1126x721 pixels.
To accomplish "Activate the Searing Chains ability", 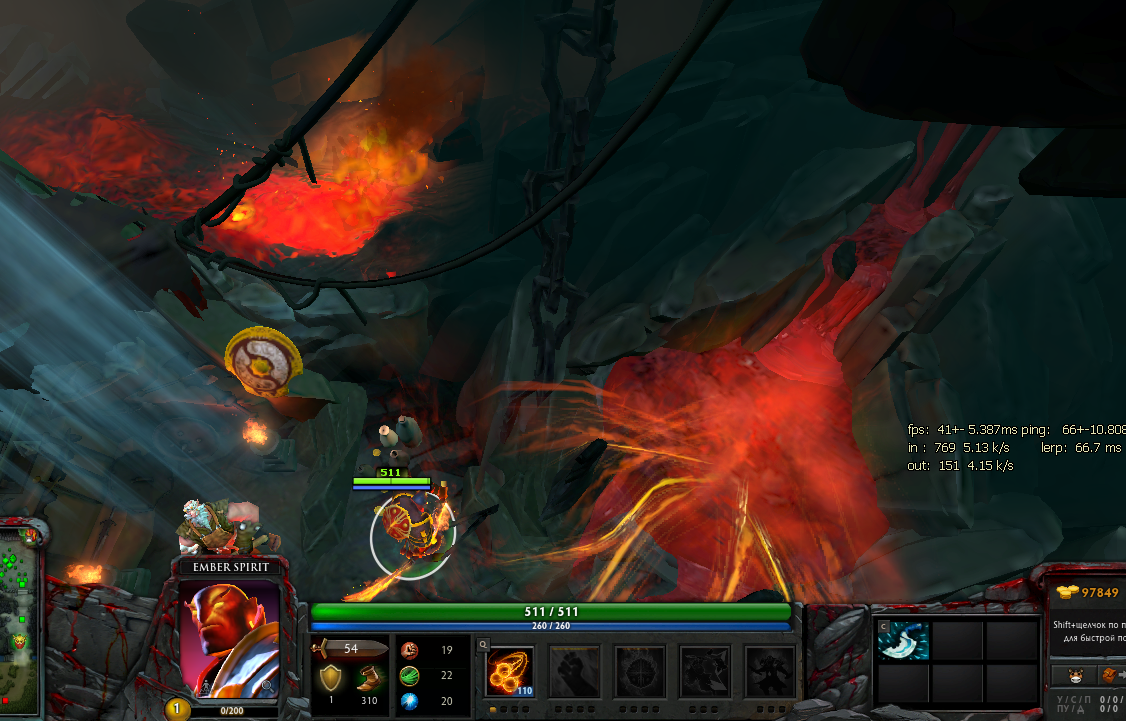I will [x=509, y=670].
